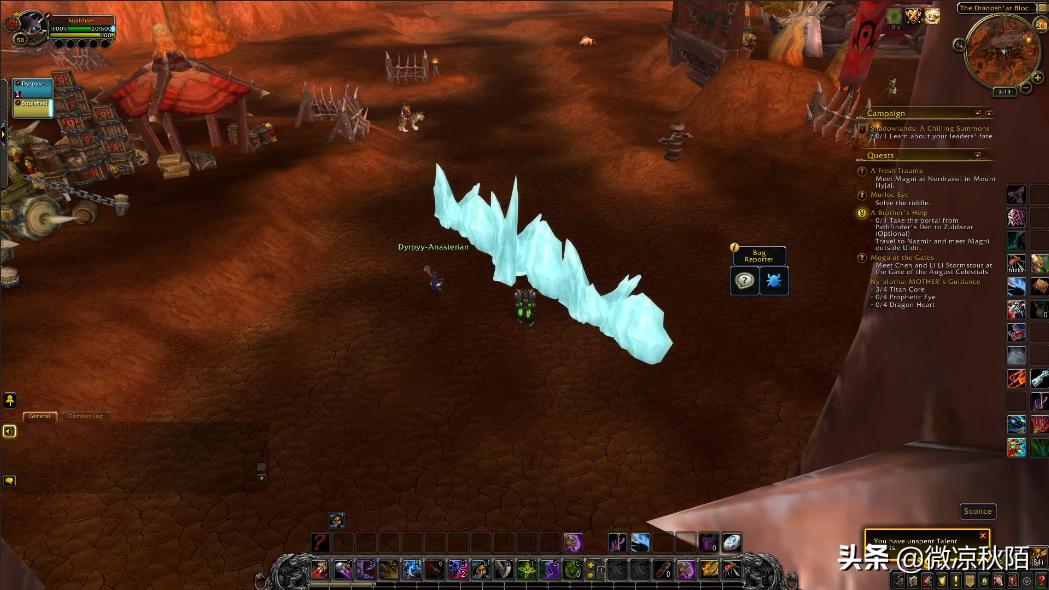1049x590 pixels.
Task: Click the minimap tracking magnifier button
Action: pos(960,44)
